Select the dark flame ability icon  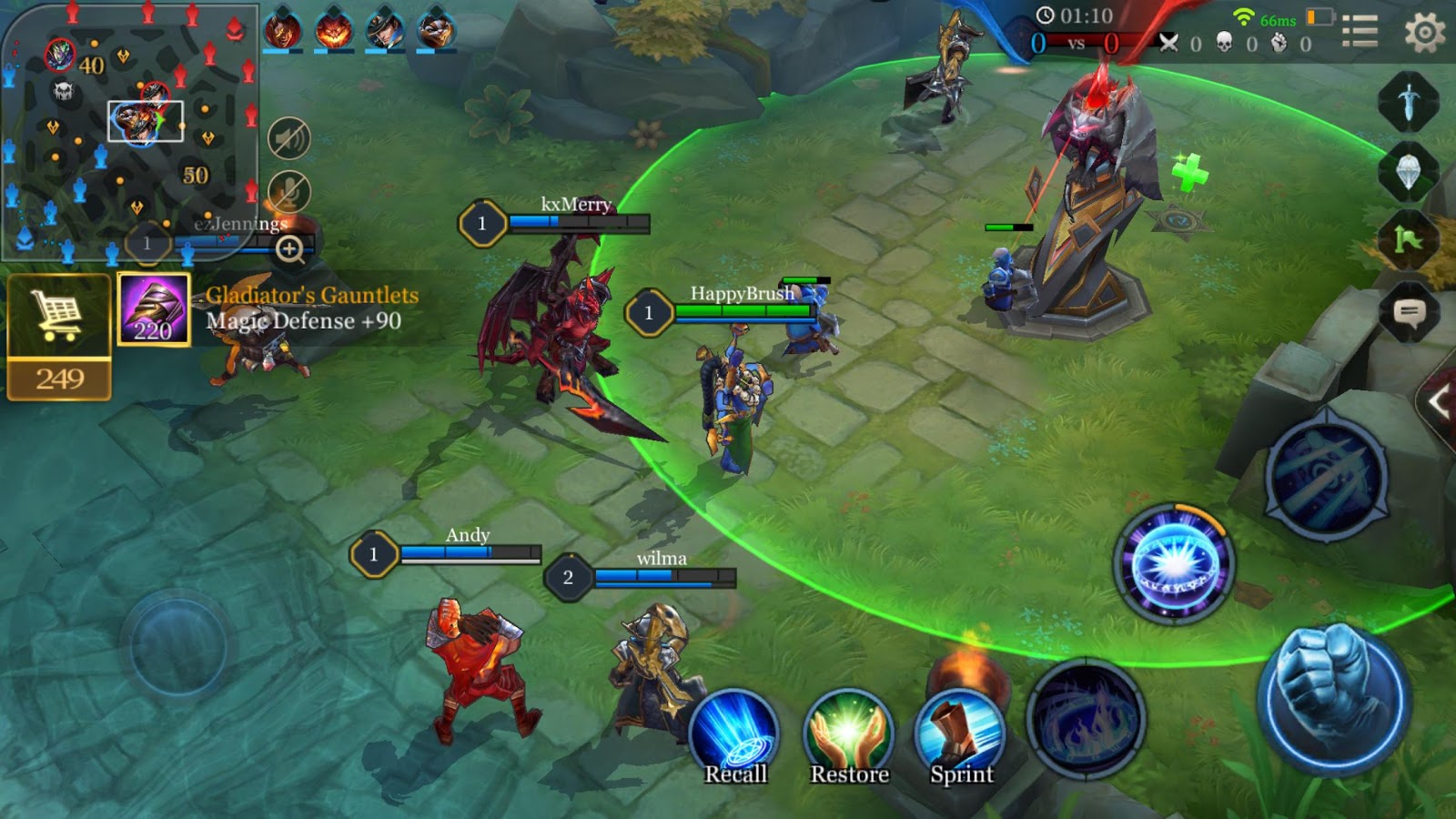pyautogui.click(x=1086, y=718)
